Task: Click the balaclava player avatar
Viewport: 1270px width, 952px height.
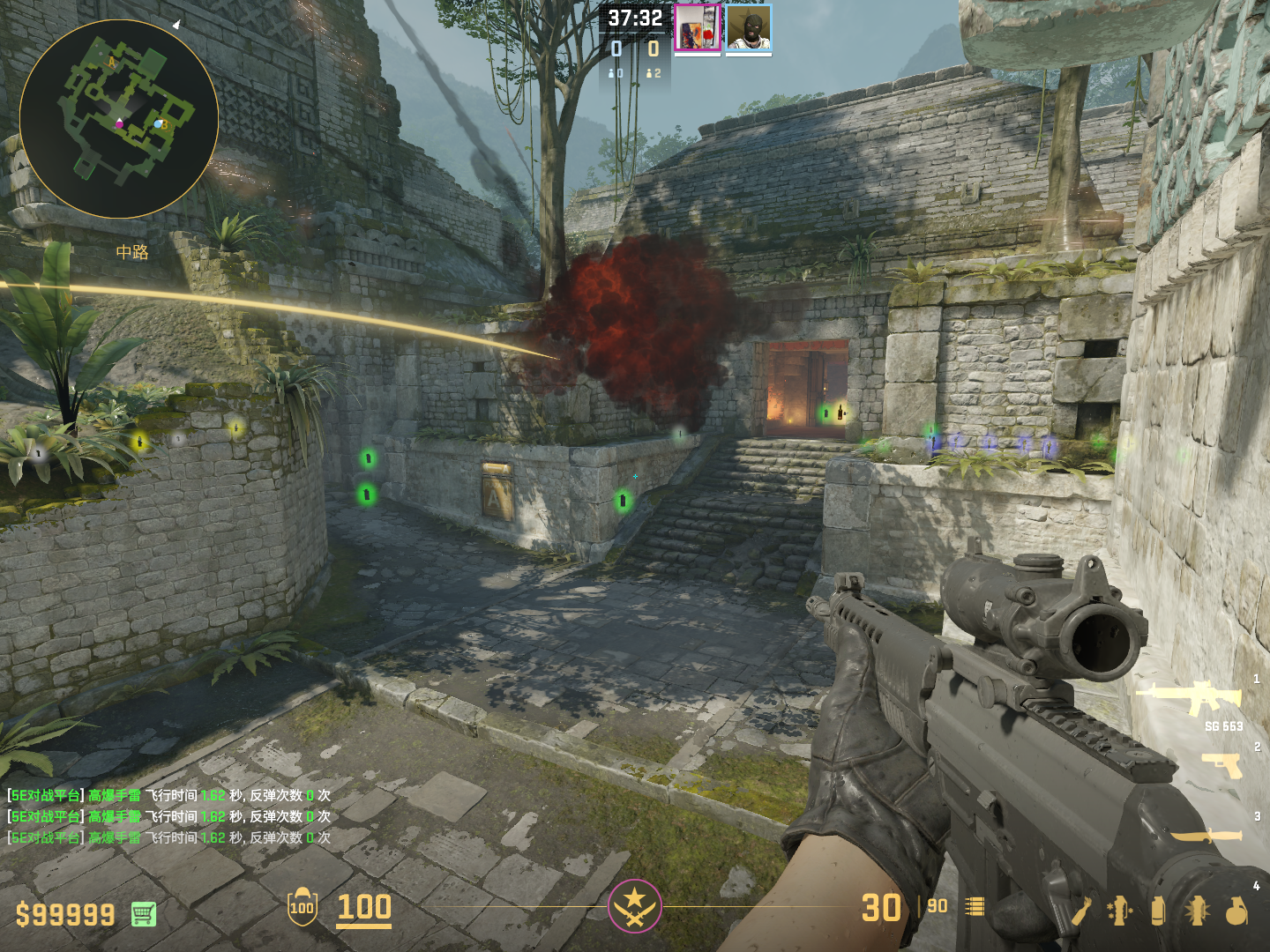Action: click(749, 28)
